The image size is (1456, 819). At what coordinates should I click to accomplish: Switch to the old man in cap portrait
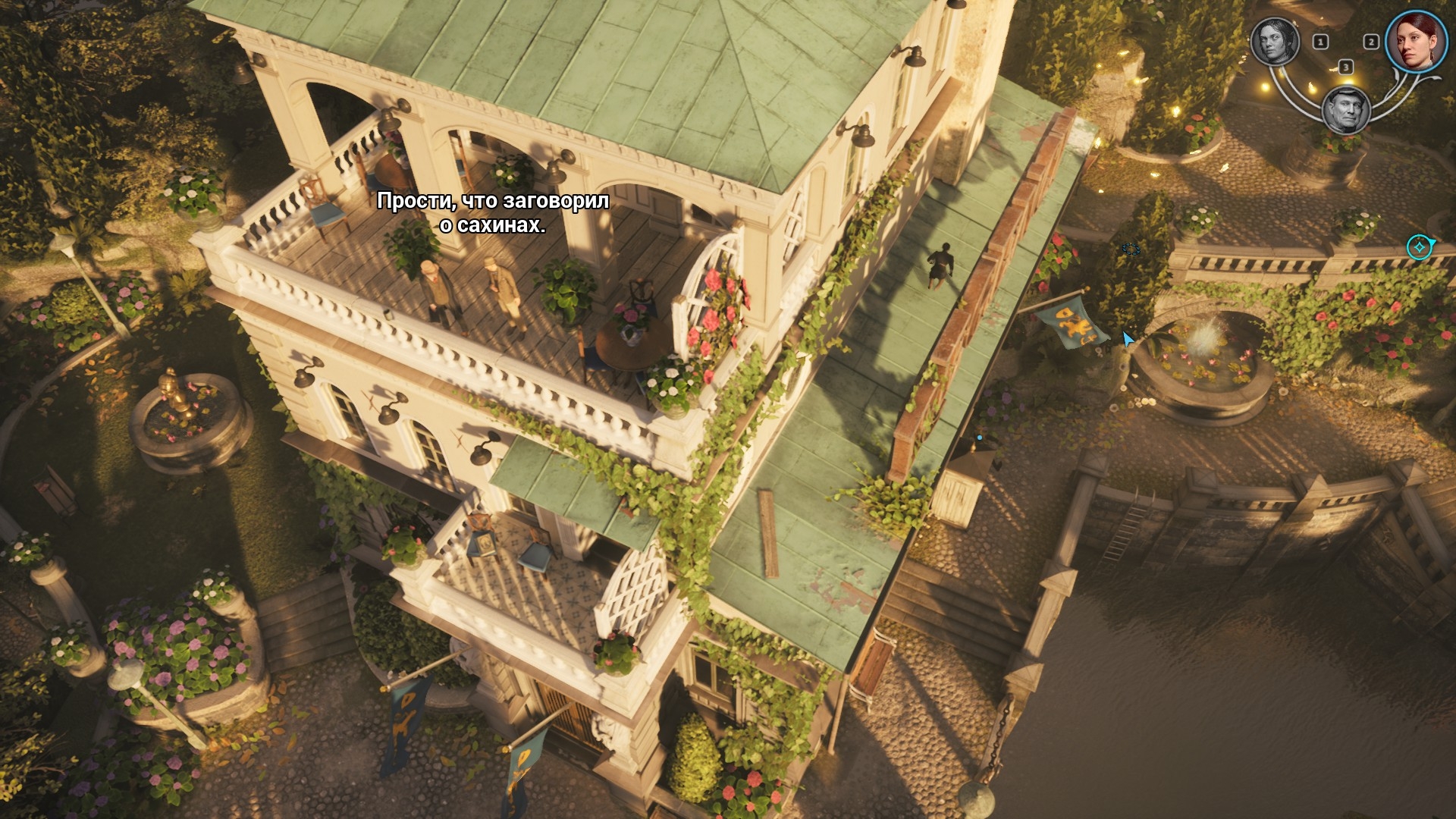click(x=1345, y=110)
